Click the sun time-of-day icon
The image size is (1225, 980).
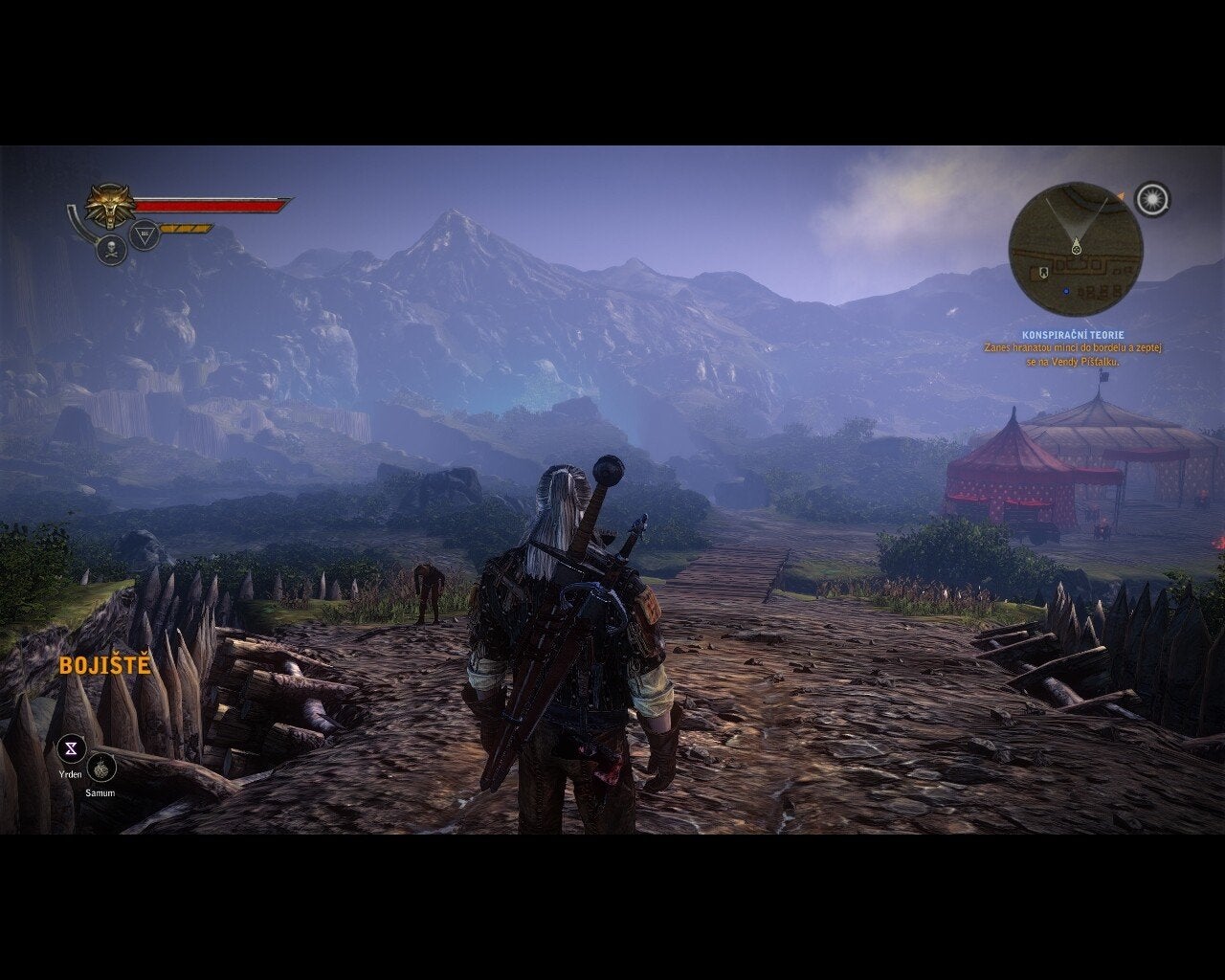pos(1152,199)
